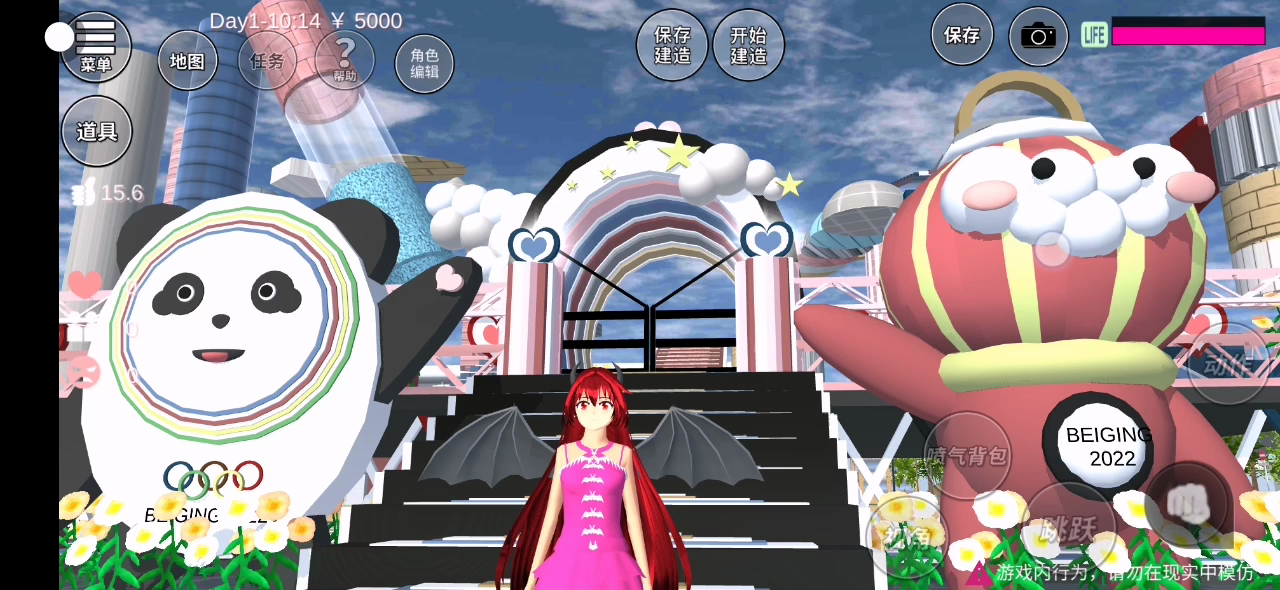Tap the 跳跃 jump button
The height and width of the screenshot is (590, 1280).
[x=1070, y=526]
